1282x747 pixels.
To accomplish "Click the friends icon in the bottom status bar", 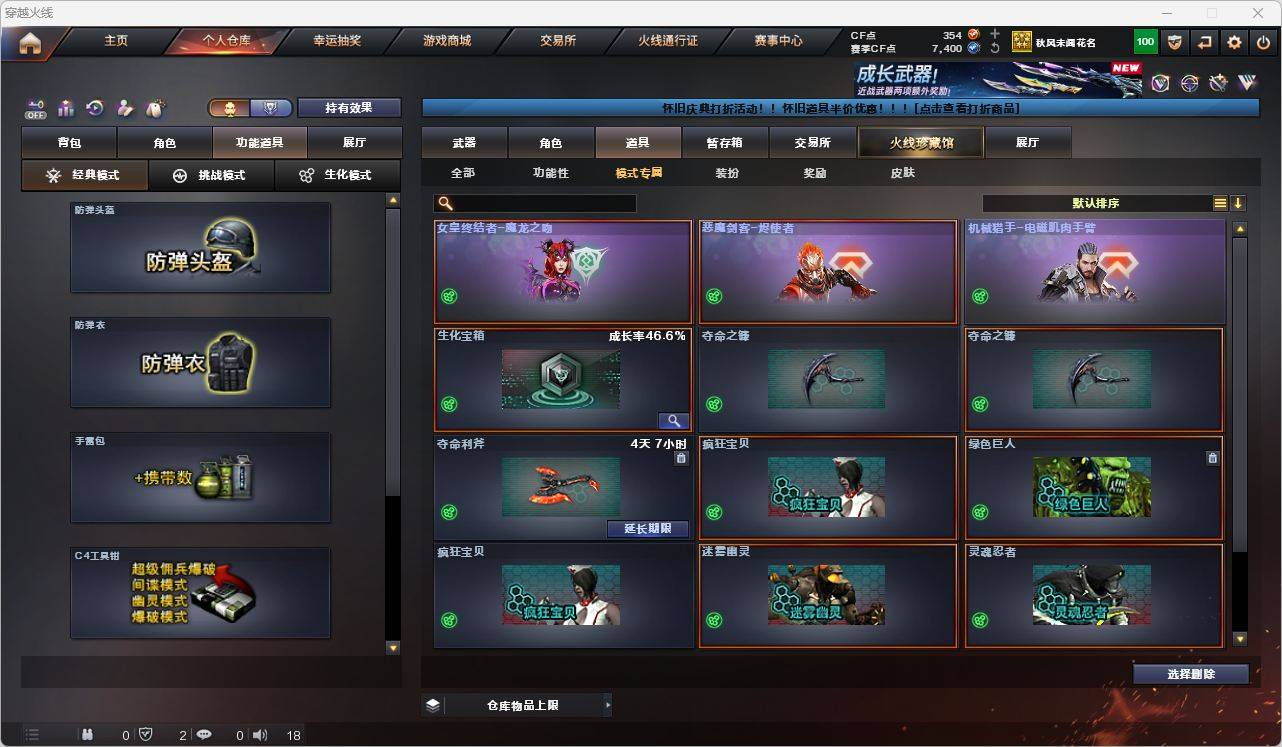I will pos(88,735).
